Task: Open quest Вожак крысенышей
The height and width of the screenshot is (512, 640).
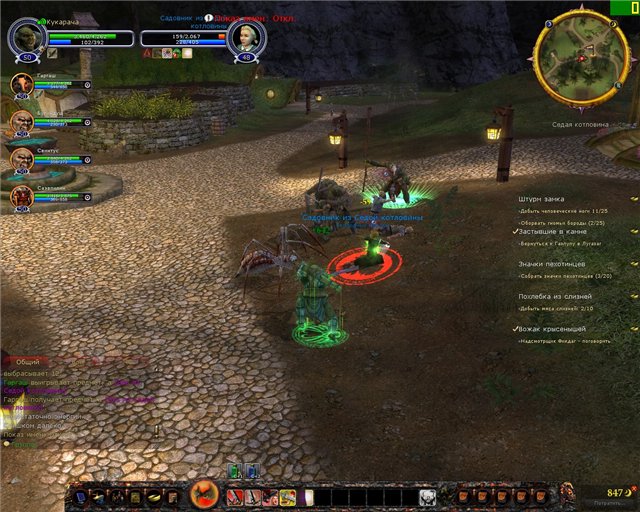Action: point(552,329)
